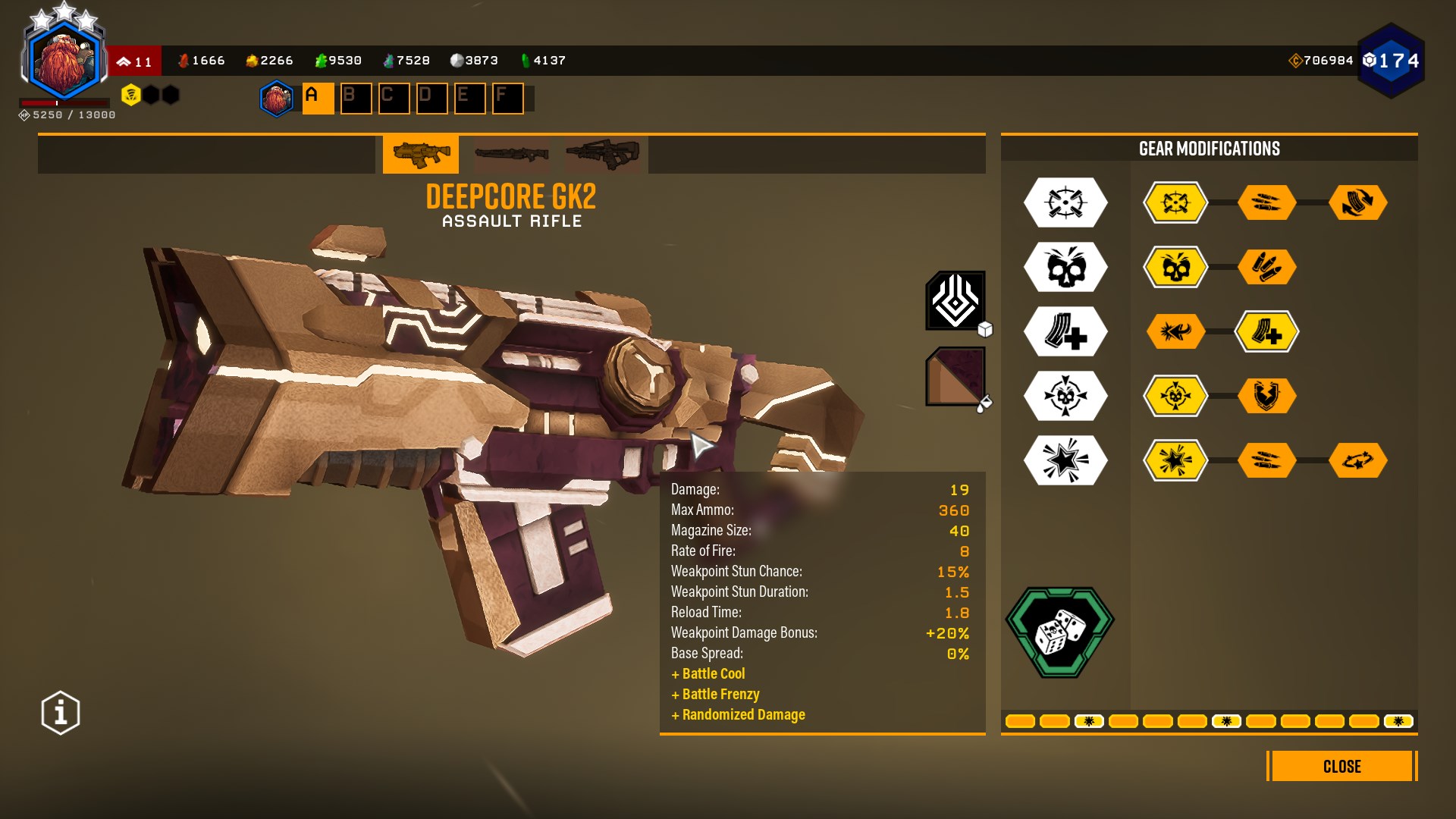
Task: Open the weapon framework skin slot
Action: (x=955, y=301)
